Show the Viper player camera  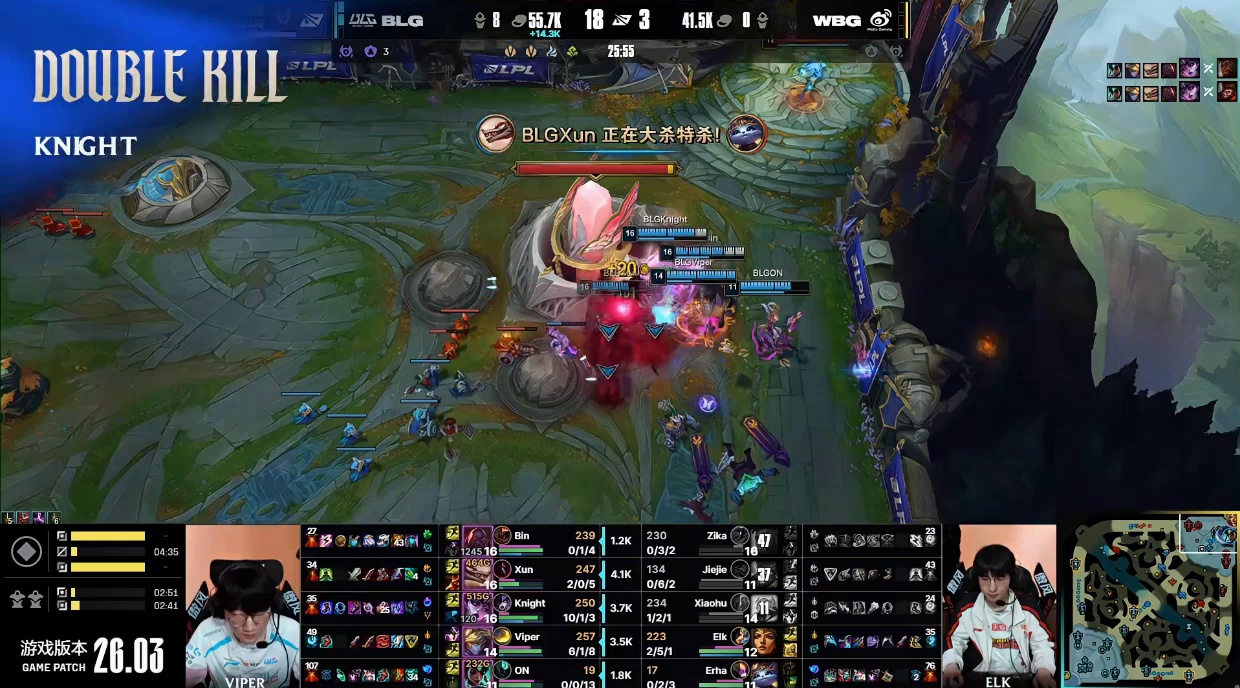pyautogui.click(x=243, y=606)
